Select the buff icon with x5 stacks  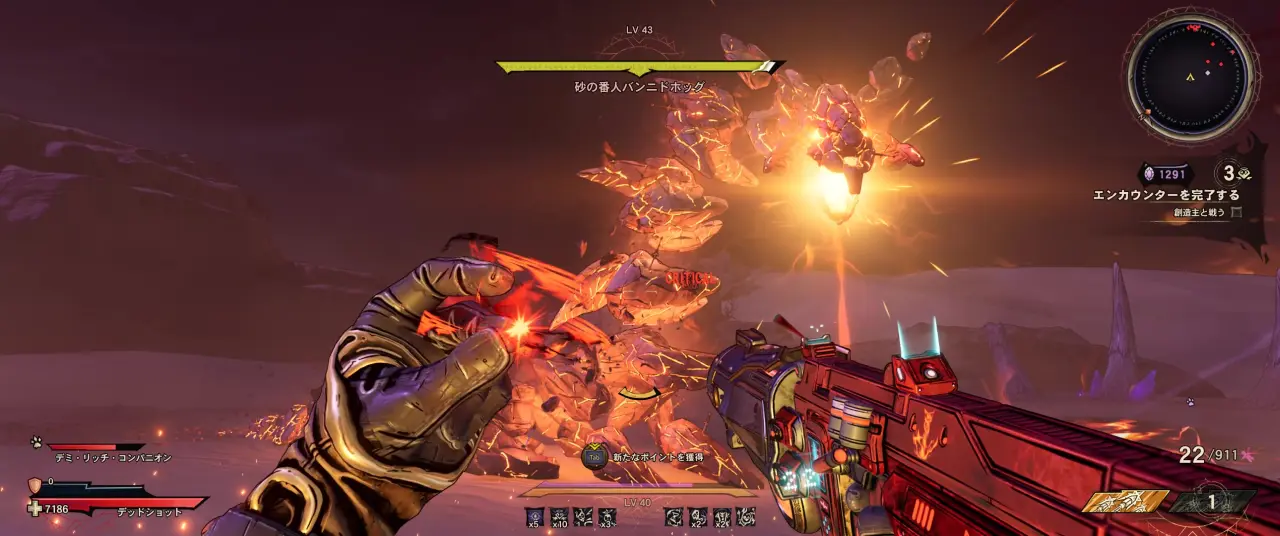click(x=534, y=516)
